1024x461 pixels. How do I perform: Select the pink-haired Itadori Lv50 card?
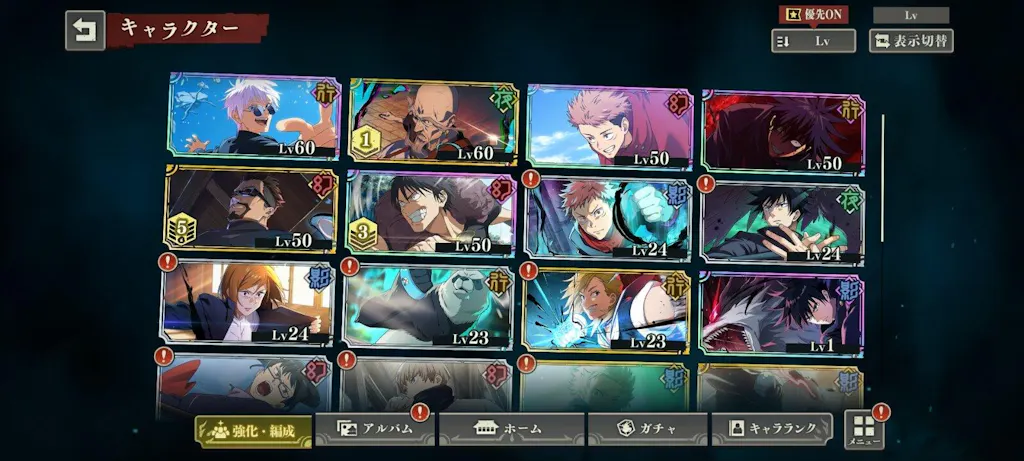pyautogui.click(x=609, y=127)
